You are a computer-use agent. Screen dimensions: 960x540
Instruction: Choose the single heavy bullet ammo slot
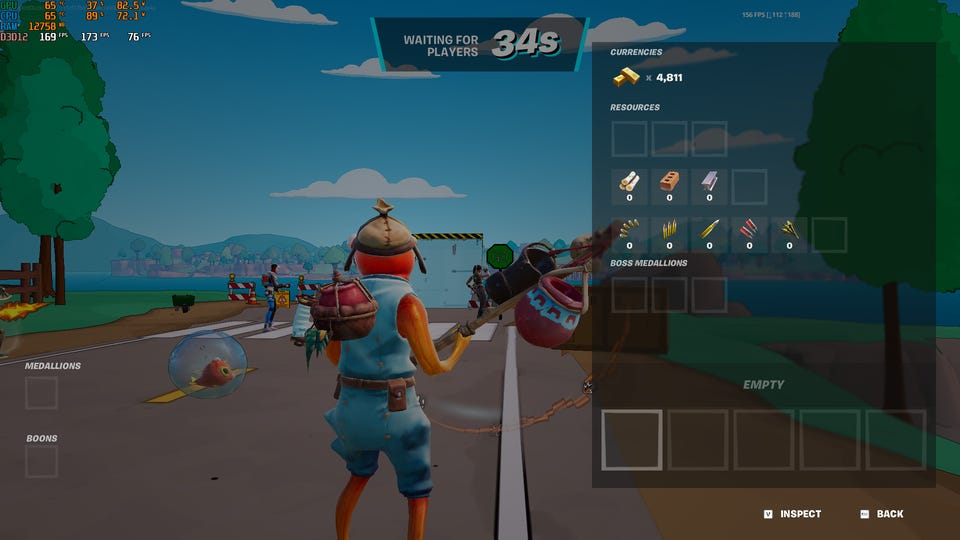click(x=709, y=230)
